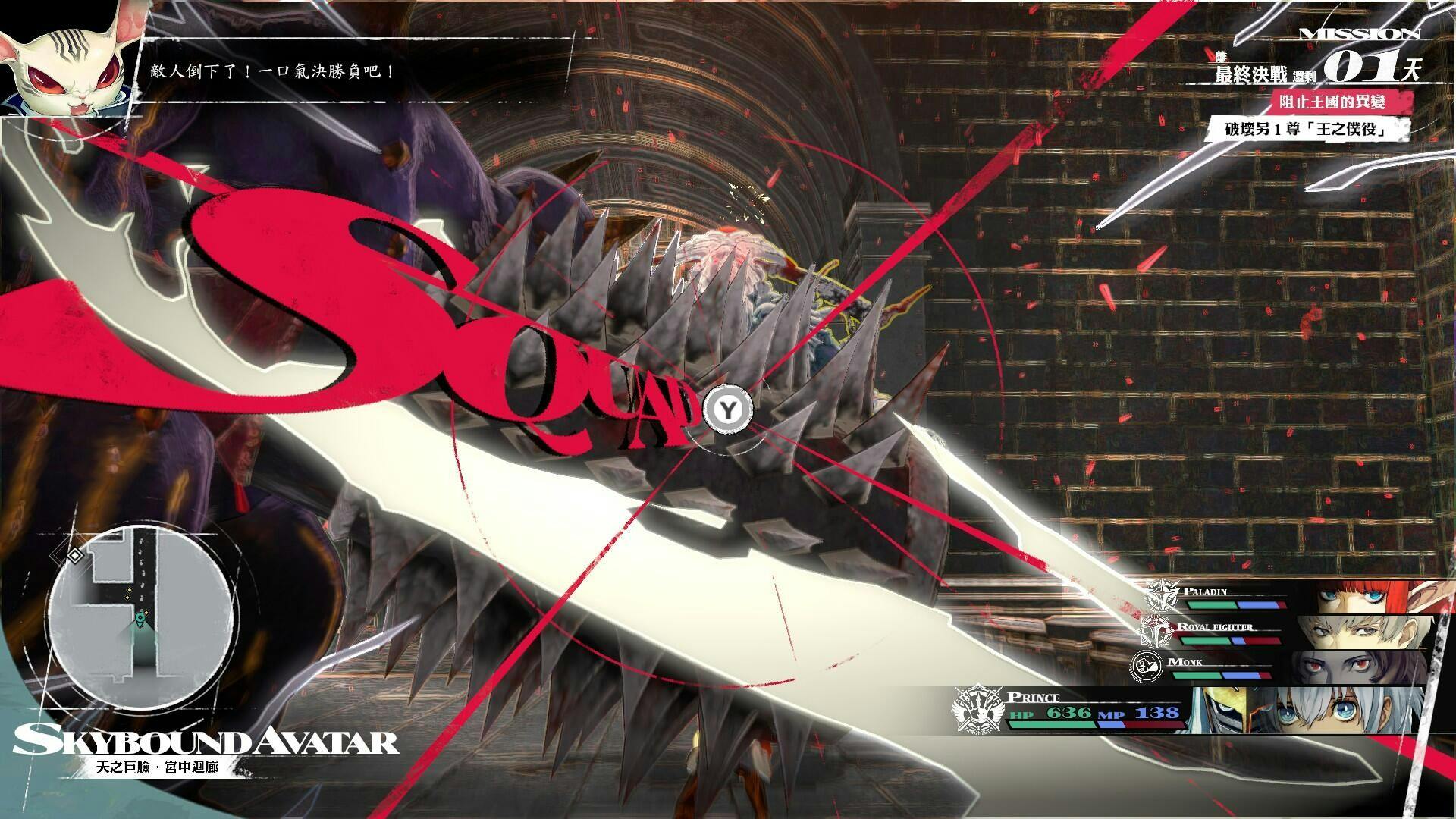Click the Royal Fighter archetype emblem
The height and width of the screenshot is (819, 1456).
coord(1156,632)
